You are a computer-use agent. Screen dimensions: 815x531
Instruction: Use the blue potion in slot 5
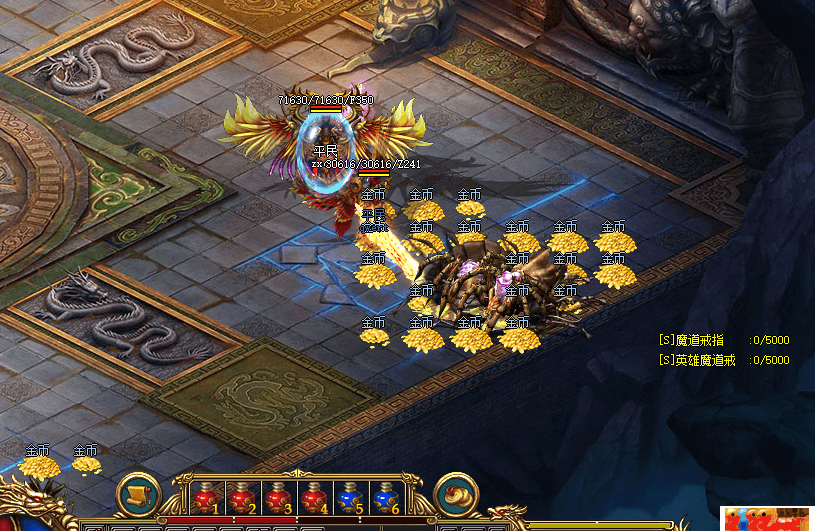pos(348,497)
